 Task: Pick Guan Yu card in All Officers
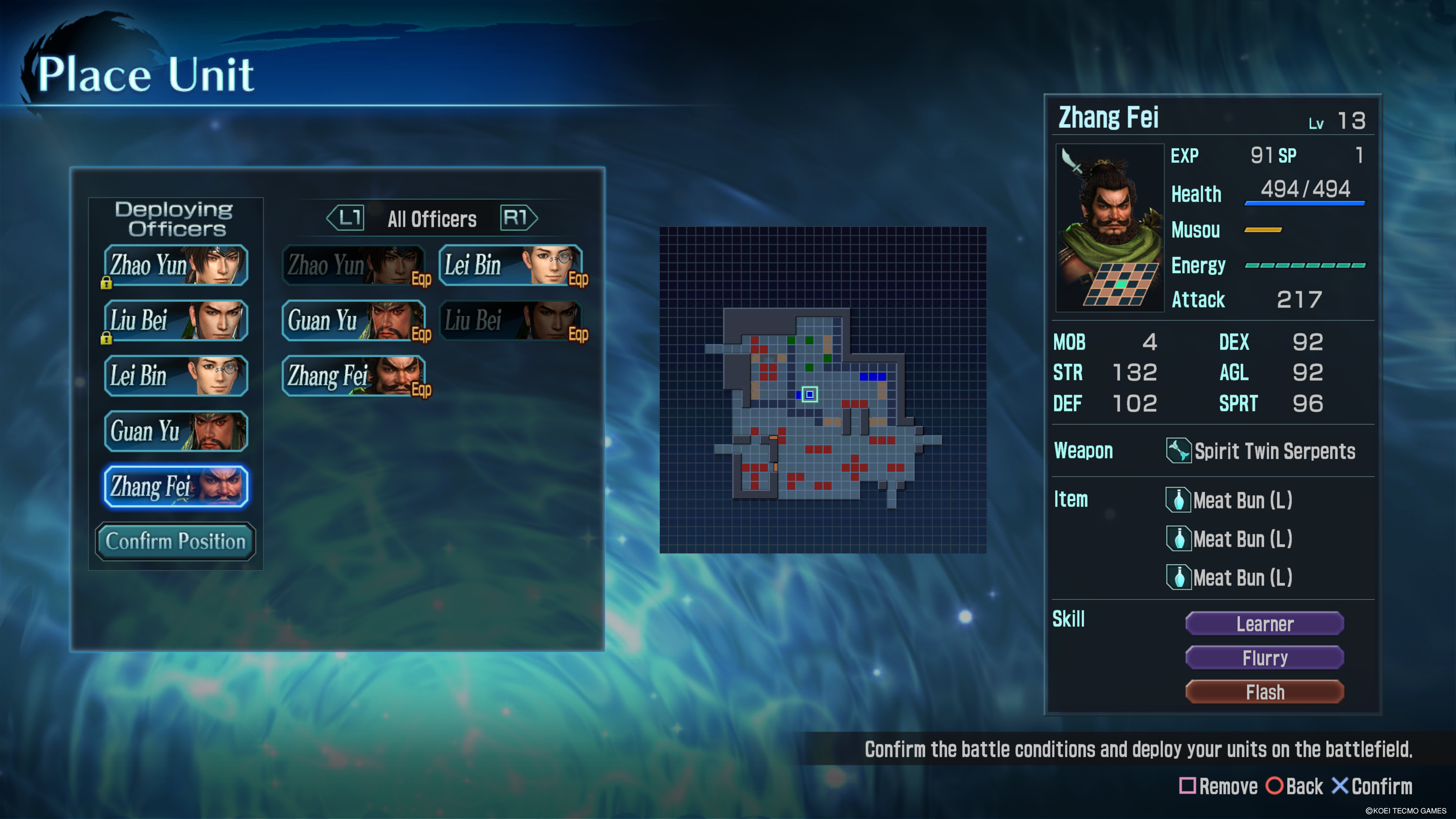coord(354,320)
